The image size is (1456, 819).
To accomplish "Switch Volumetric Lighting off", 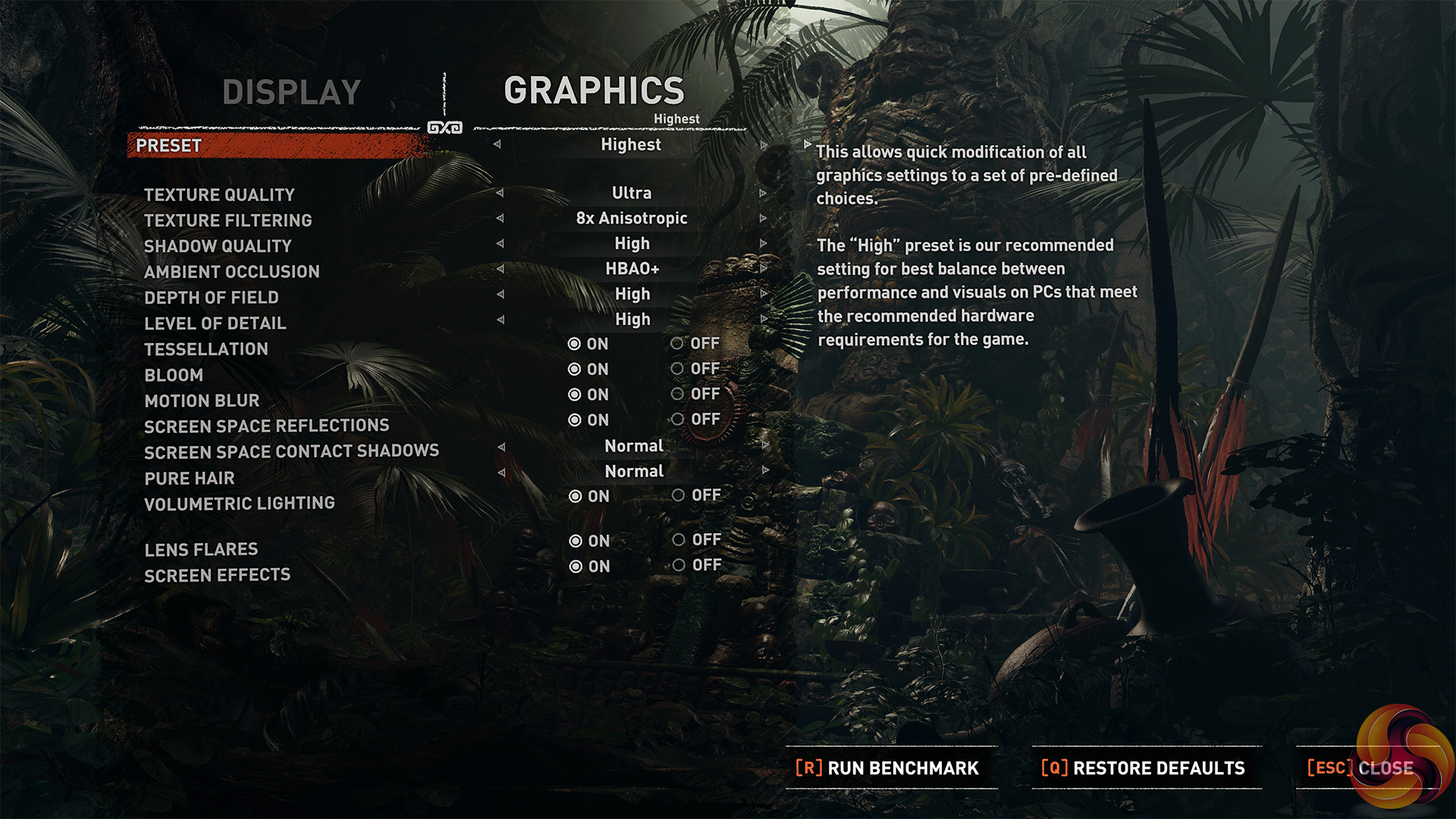I will 679,495.
